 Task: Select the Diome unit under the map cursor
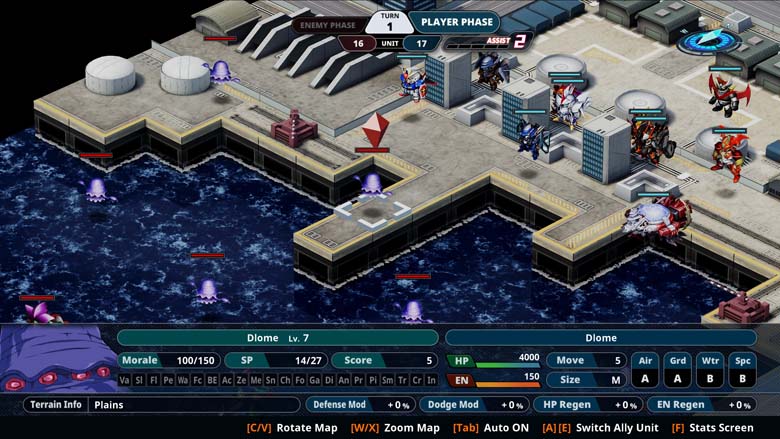tap(372, 184)
